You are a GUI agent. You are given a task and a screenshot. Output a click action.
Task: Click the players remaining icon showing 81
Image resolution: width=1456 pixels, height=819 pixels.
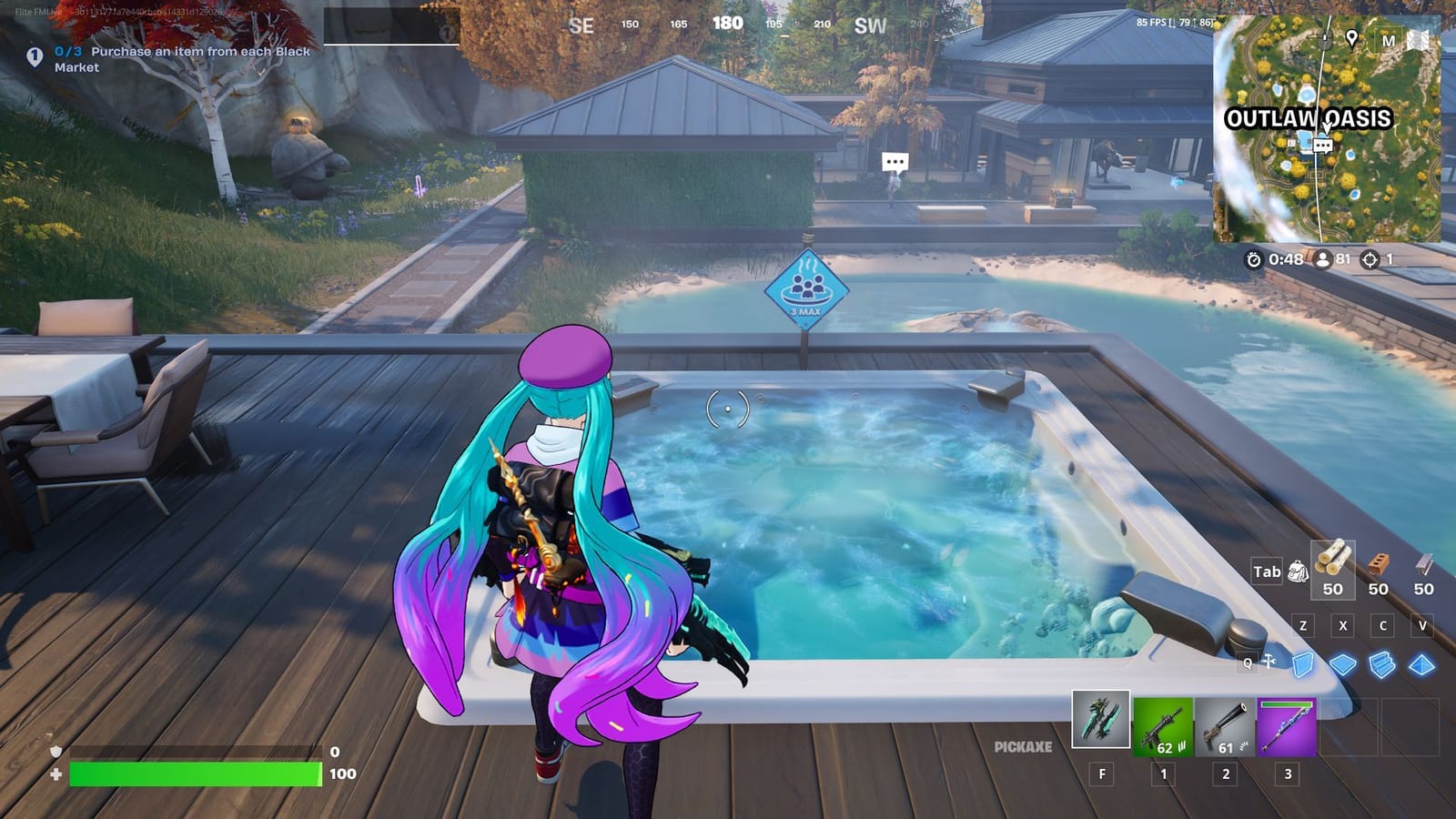point(1324,260)
